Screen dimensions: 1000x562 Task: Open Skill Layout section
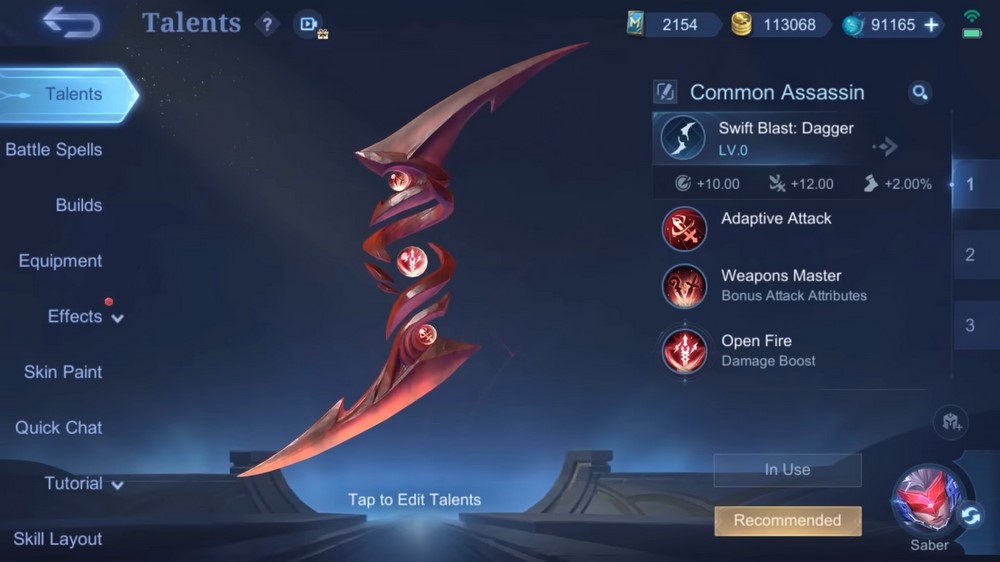pos(58,539)
